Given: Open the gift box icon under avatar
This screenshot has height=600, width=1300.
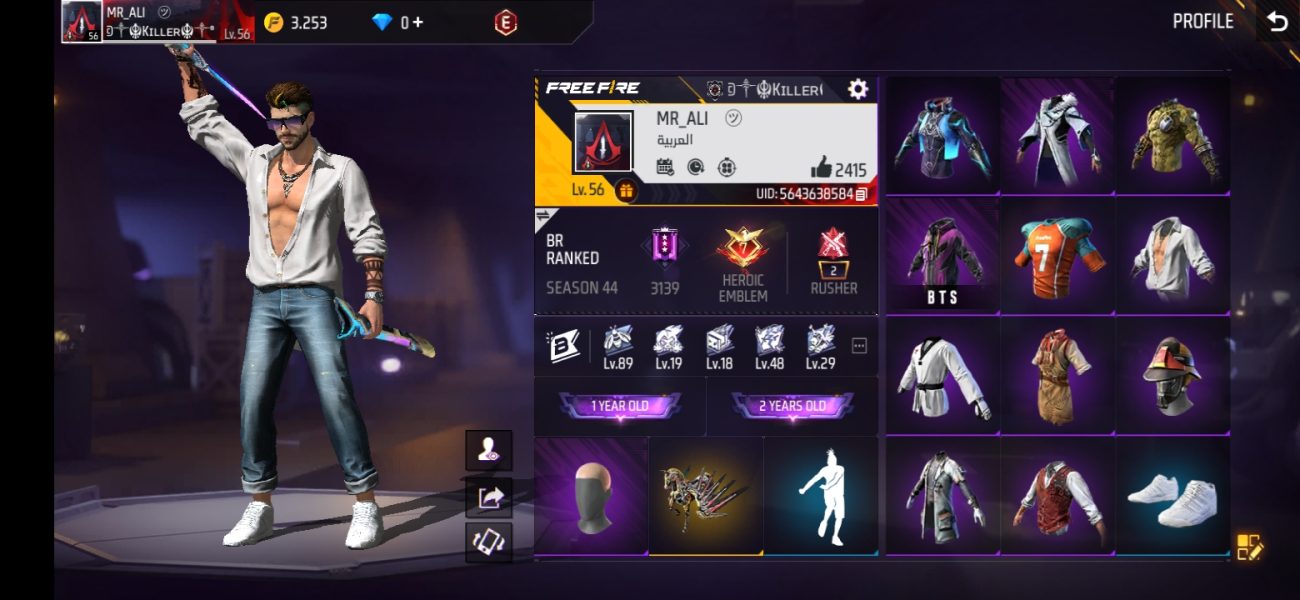Looking at the screenshot, I should 627,190.
